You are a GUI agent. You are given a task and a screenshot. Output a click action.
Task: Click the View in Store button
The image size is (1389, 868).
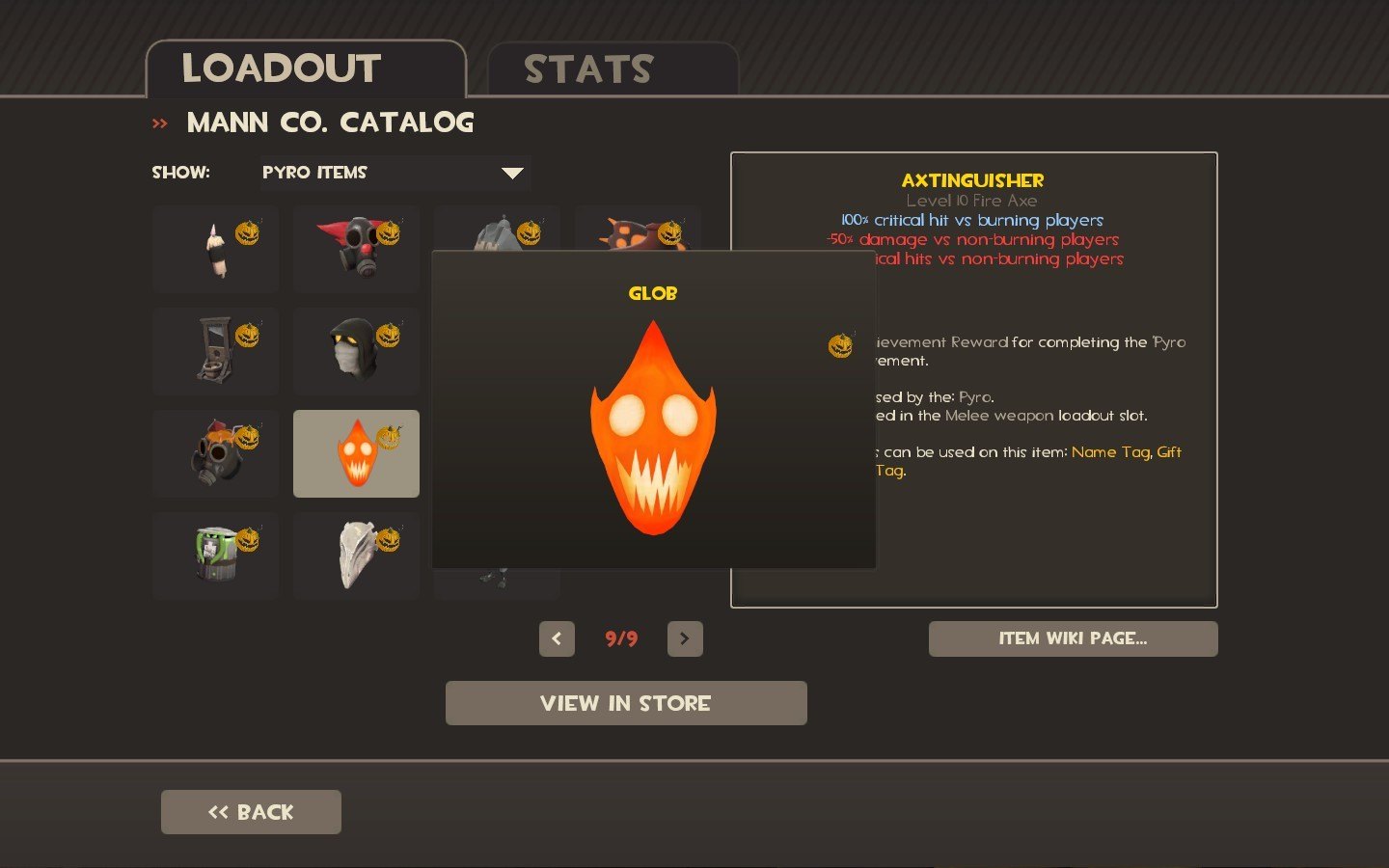click(626, 703)
